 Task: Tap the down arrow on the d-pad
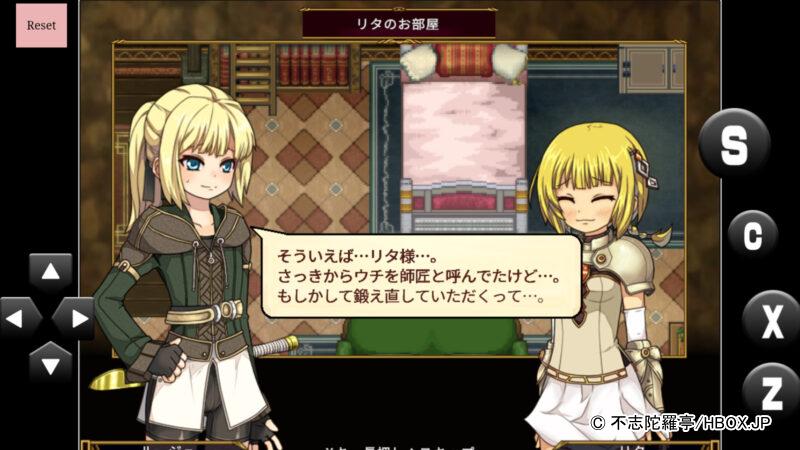click(x=50, y=361)
